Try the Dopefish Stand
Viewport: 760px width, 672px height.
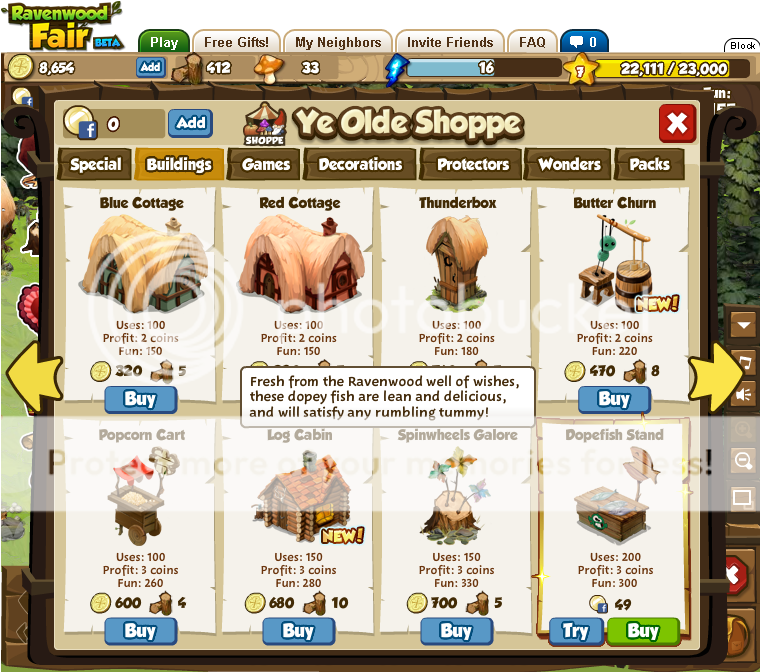[575, 631]
